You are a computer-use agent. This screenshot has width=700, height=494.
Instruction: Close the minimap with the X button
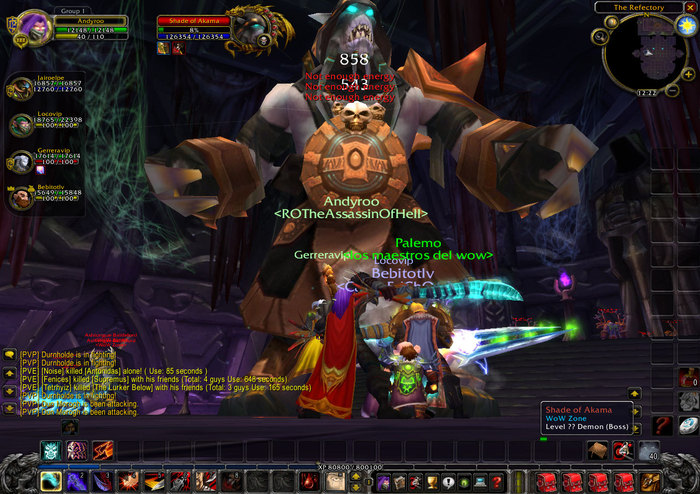691,7
